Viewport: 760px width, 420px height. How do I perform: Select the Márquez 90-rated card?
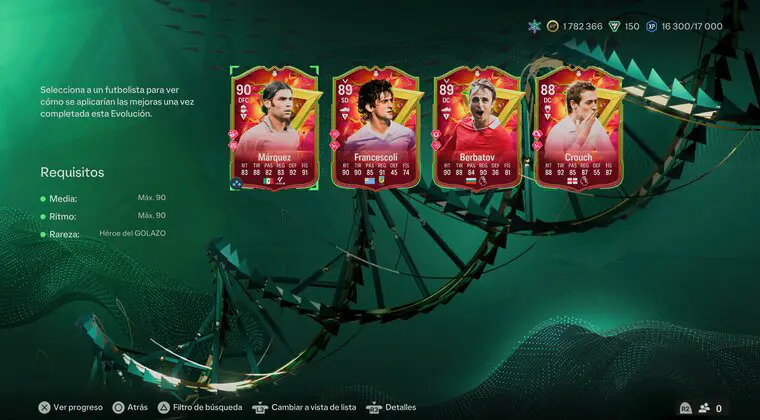pos(274,128)
